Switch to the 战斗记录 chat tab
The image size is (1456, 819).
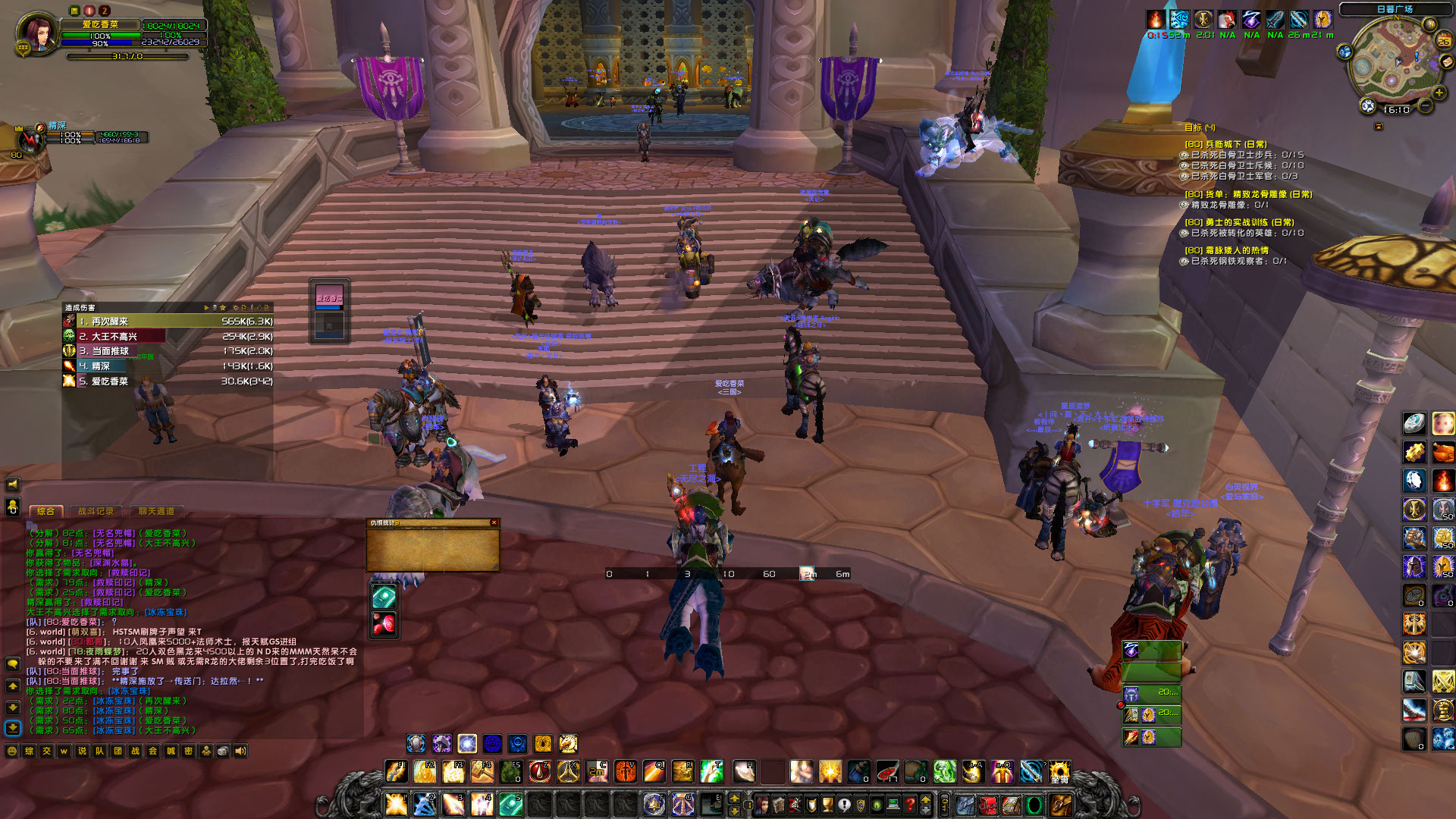point(96,512)
